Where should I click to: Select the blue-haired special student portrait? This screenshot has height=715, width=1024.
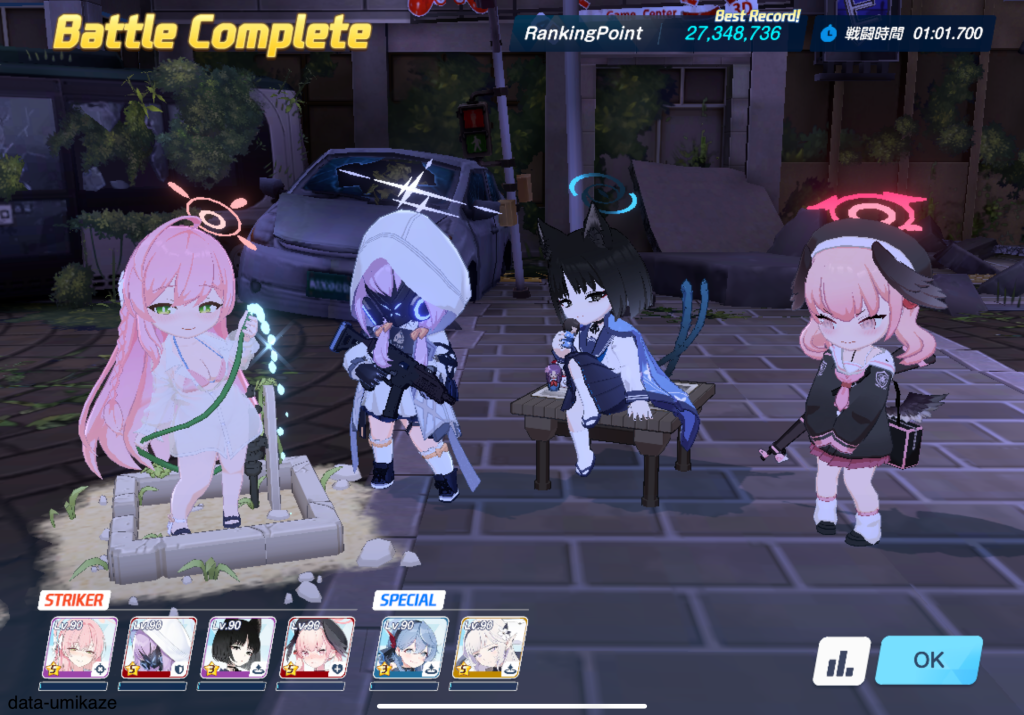tap(411, 648)
